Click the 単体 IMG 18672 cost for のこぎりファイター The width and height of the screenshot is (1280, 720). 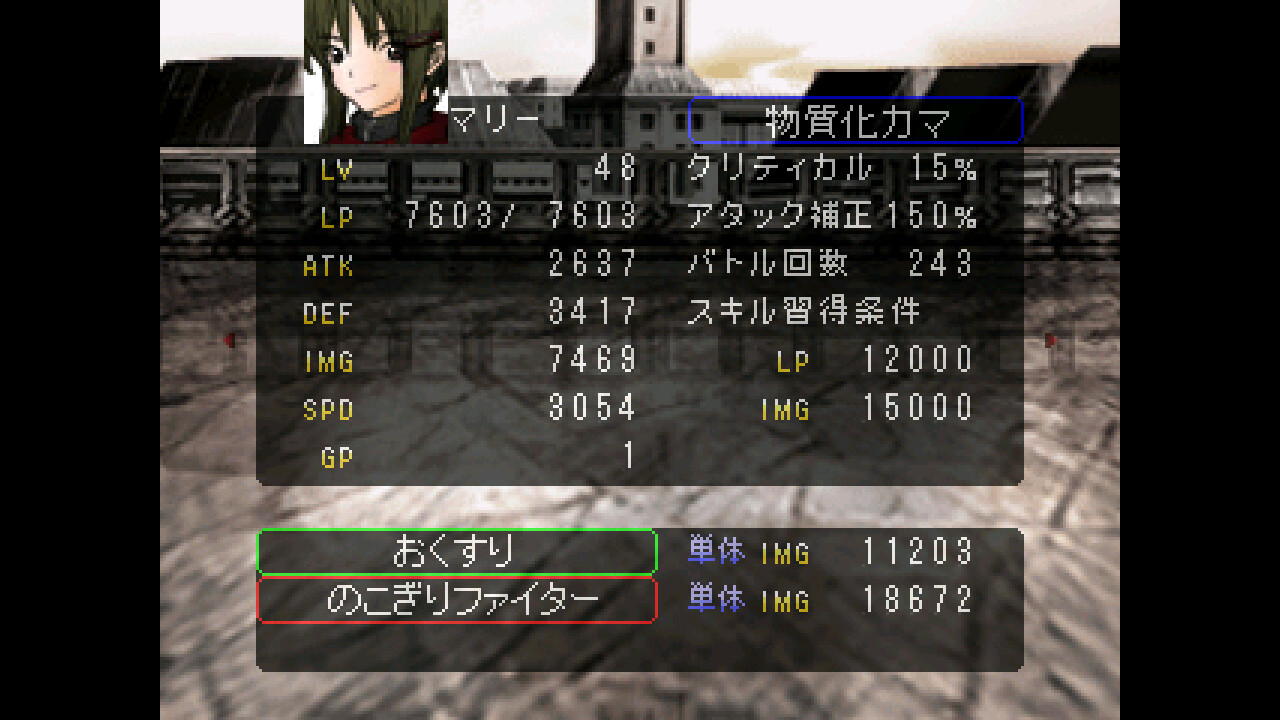point(830,598)
